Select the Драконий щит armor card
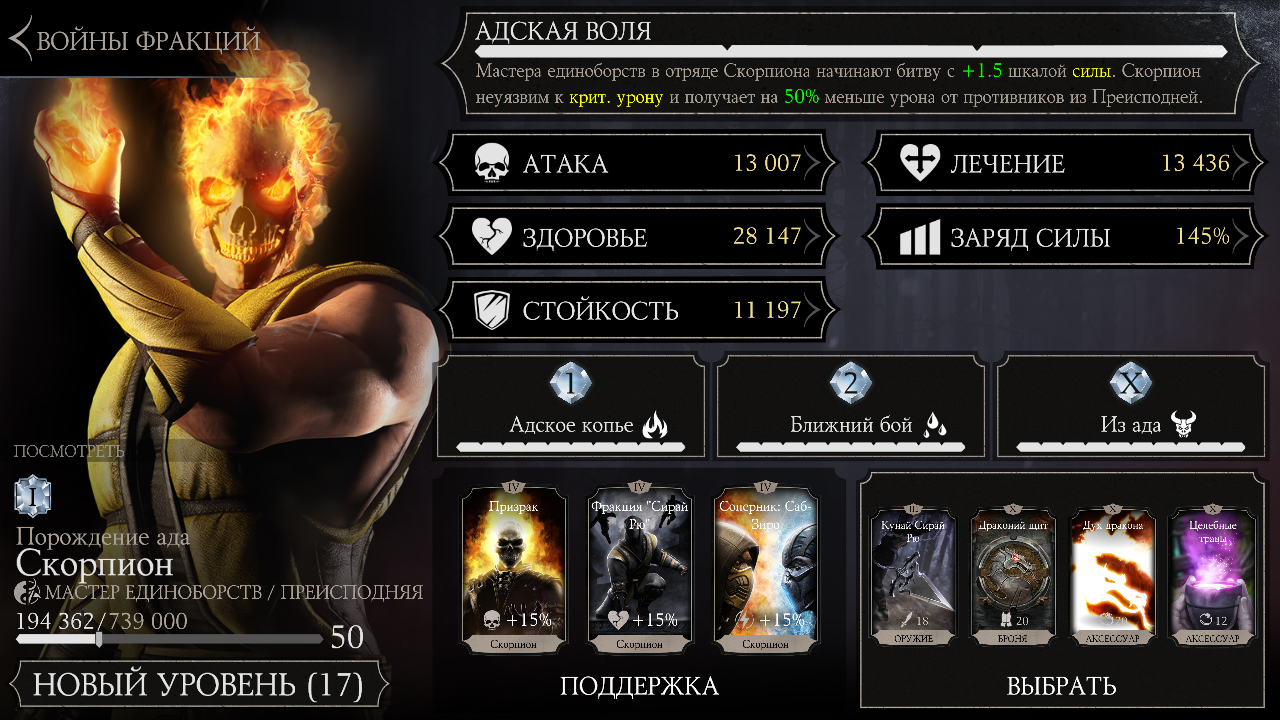 (x=1013, y=575)
